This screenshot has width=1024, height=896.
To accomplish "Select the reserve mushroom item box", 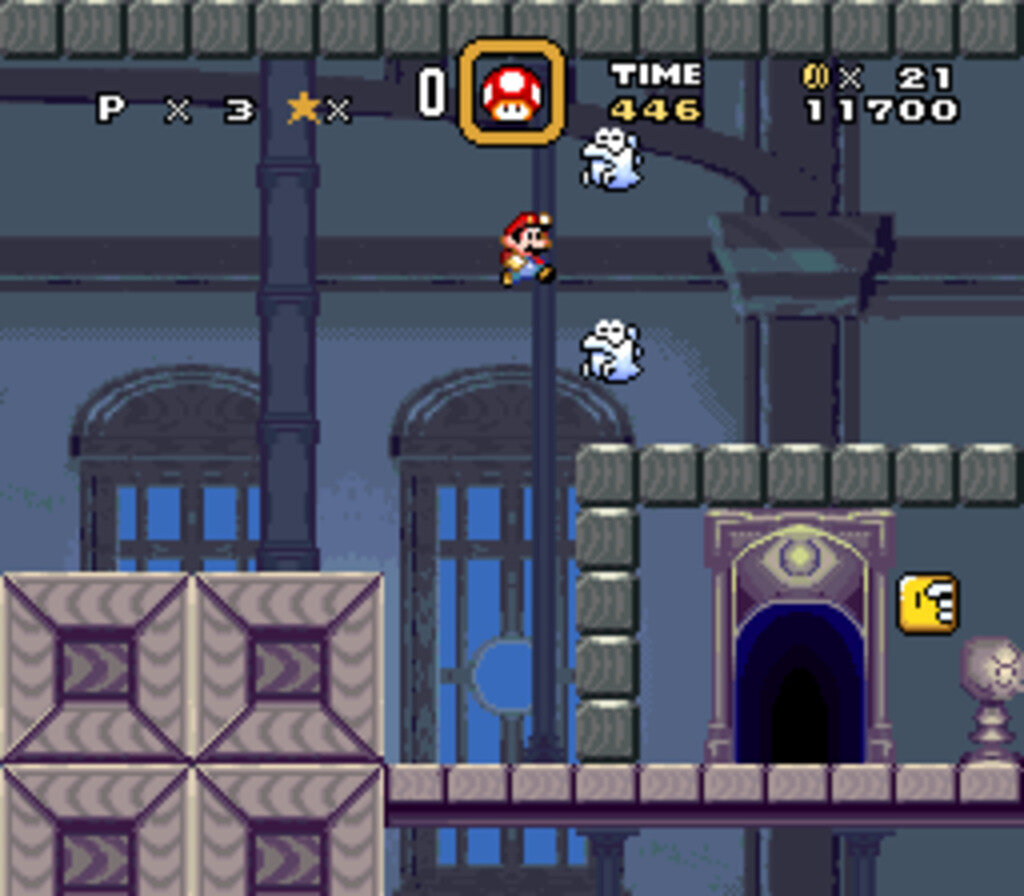I will click(511, 92).
